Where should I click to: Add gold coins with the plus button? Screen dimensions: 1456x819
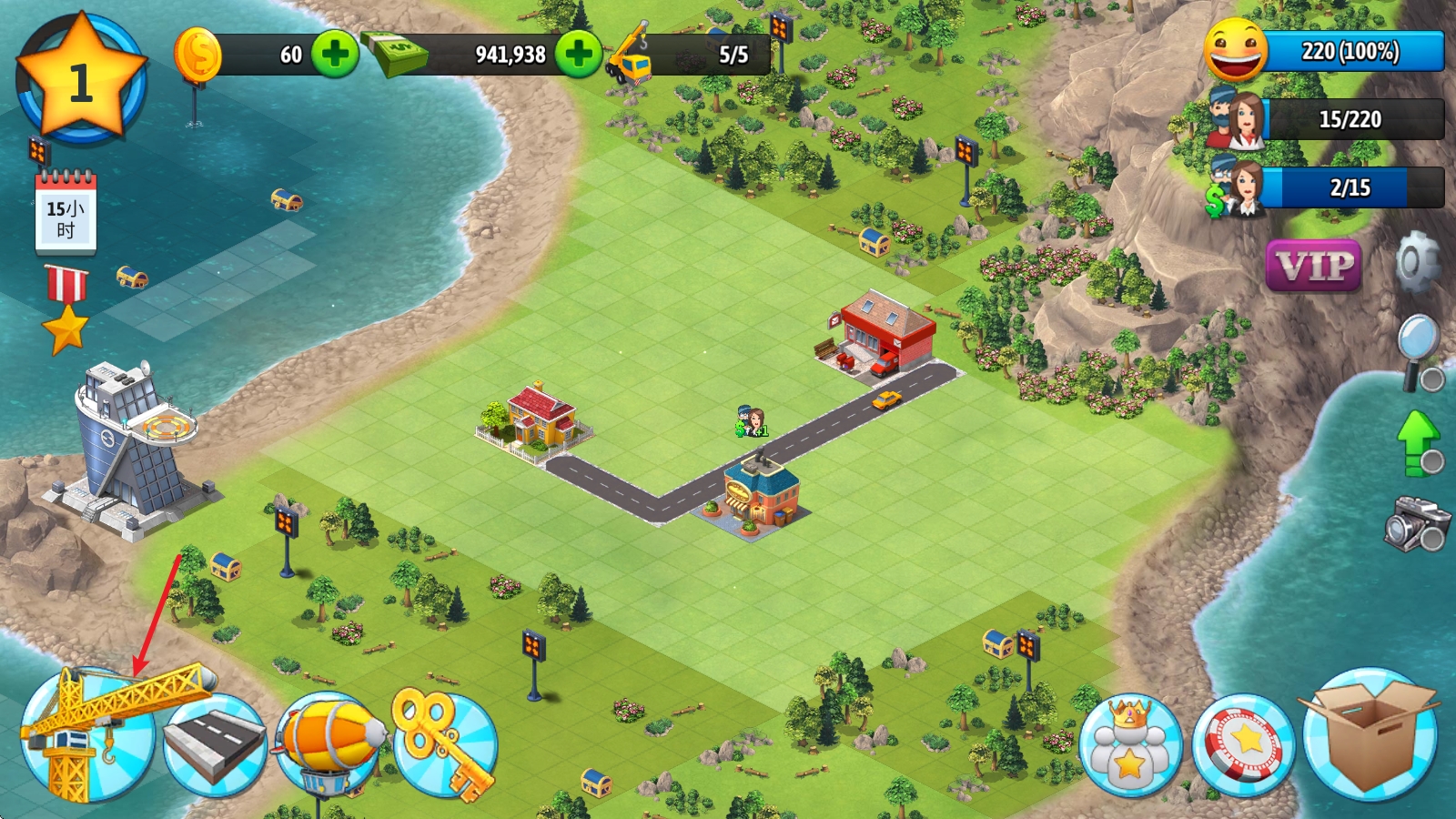point(335,54)
